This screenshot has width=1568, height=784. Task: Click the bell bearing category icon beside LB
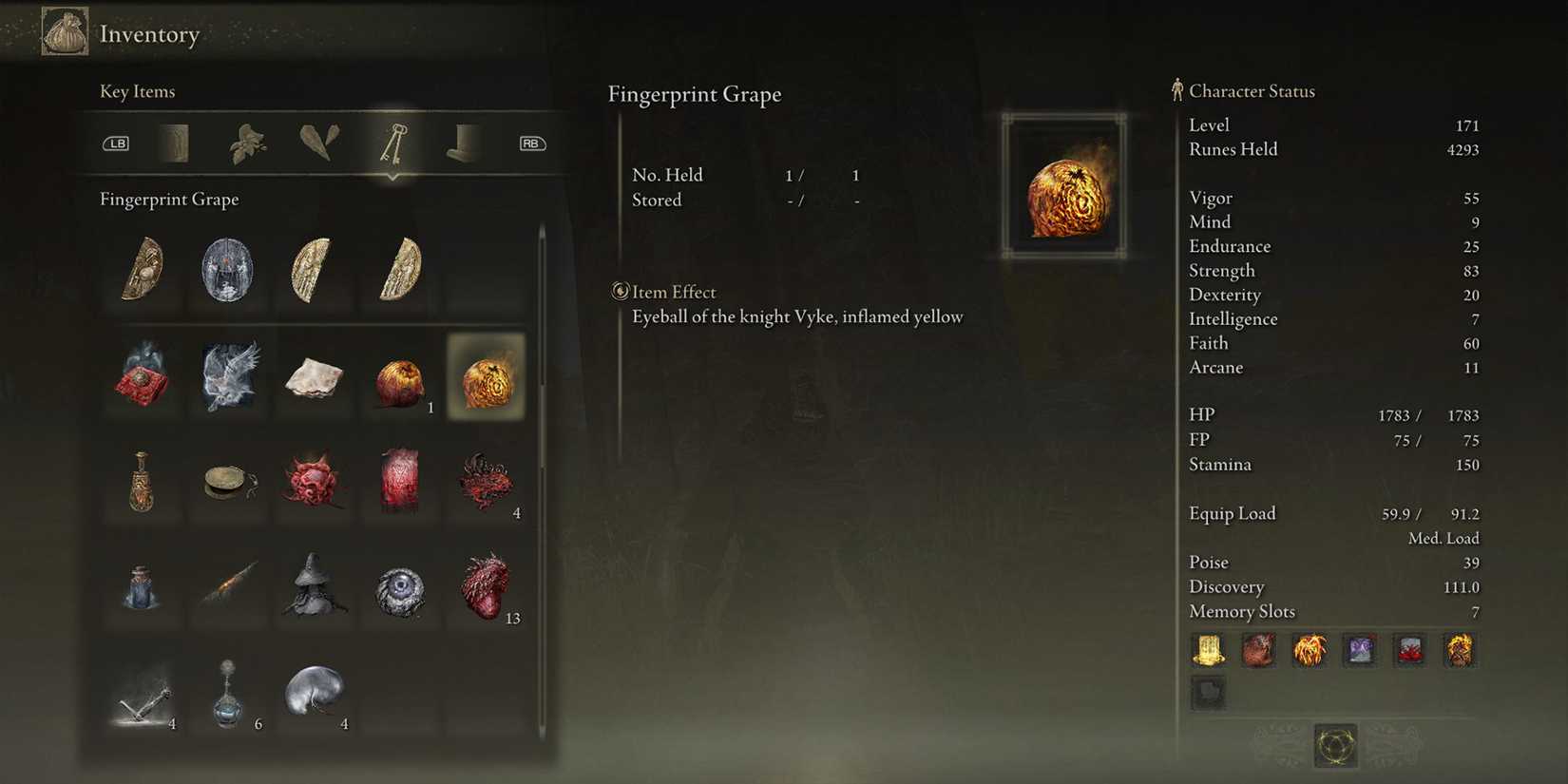click(176, 143)
